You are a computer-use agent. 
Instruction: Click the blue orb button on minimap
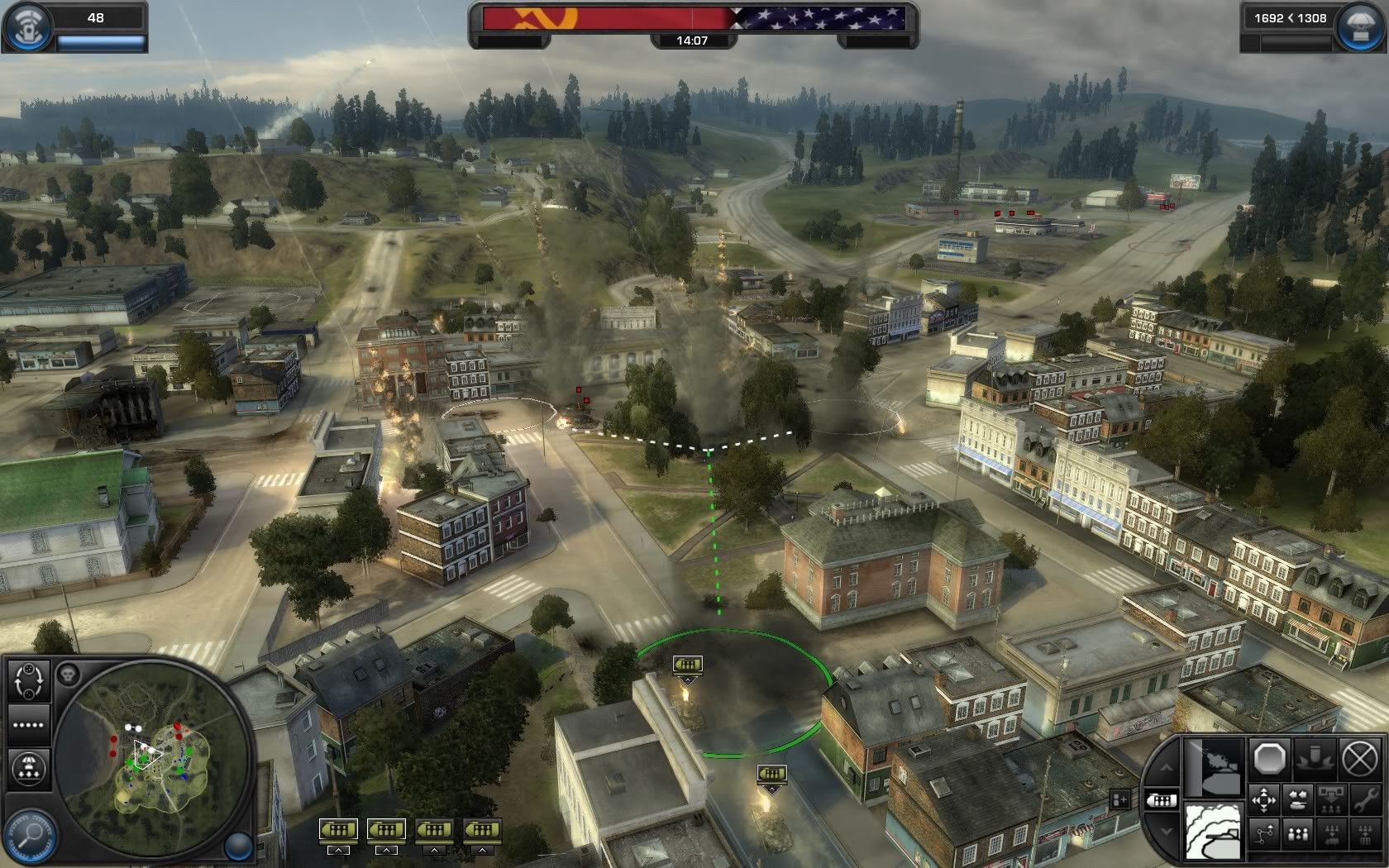point(238,844)
